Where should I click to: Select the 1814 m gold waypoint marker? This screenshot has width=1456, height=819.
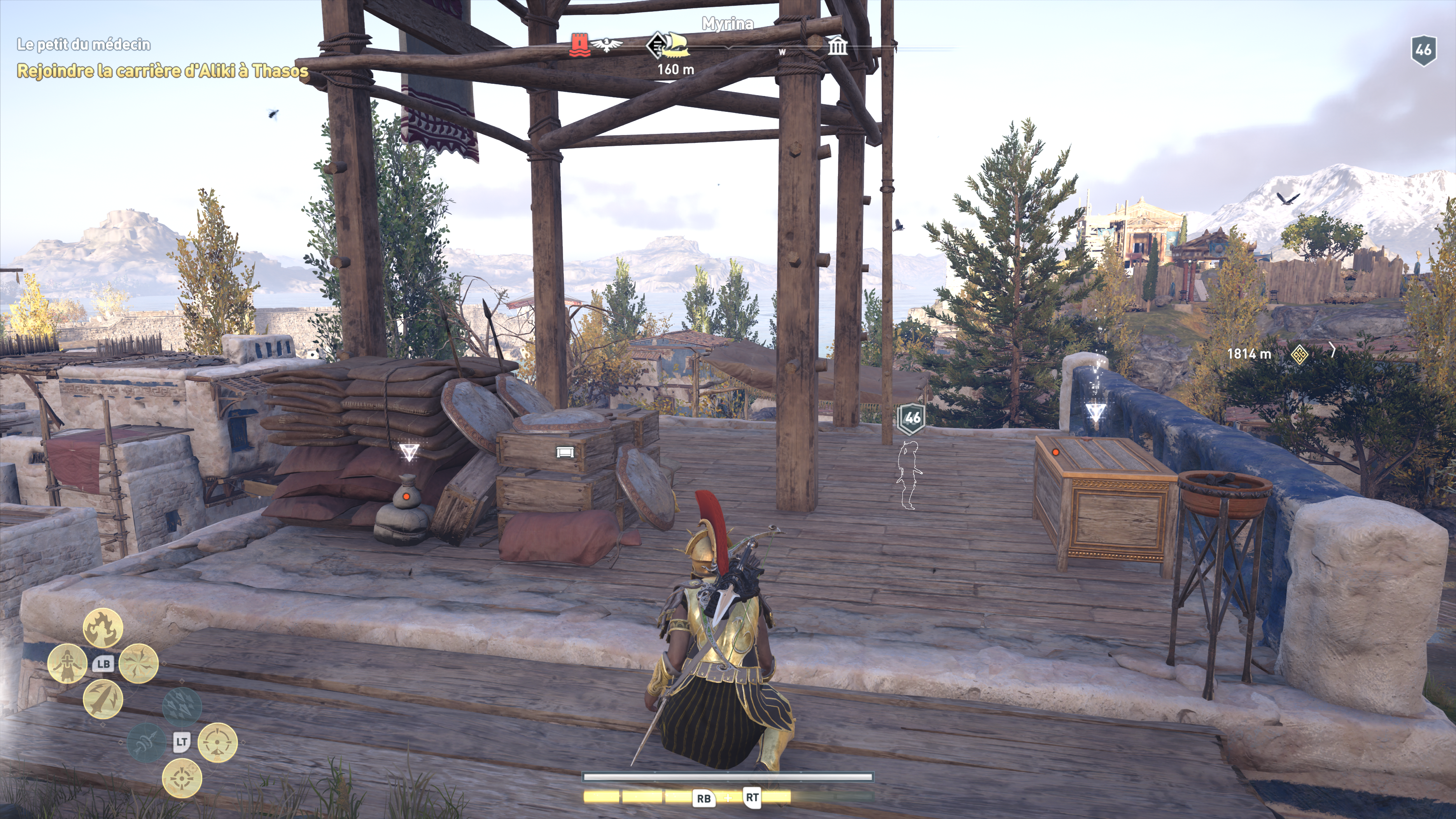click(1299, 355)
